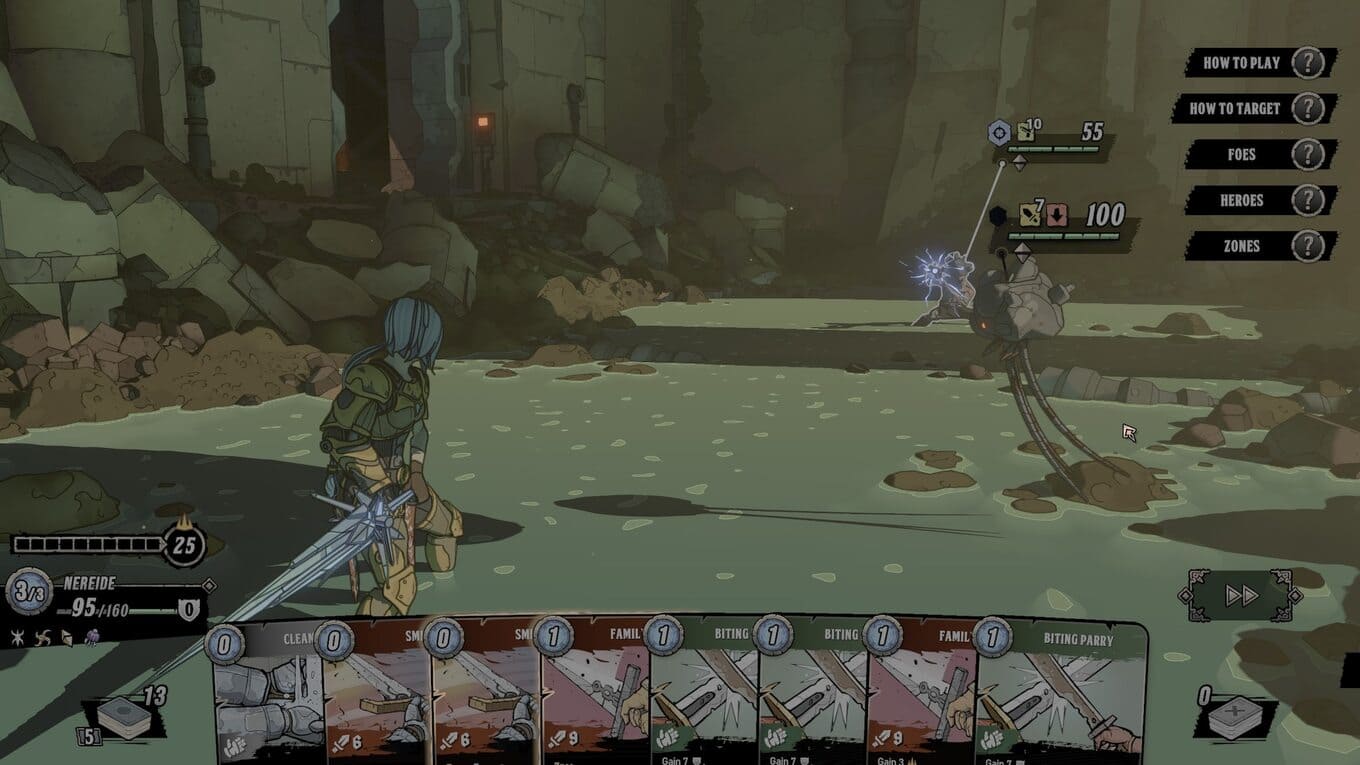Click the fast-forward end turn button
1360x765 pixels.
(1241, 596)
